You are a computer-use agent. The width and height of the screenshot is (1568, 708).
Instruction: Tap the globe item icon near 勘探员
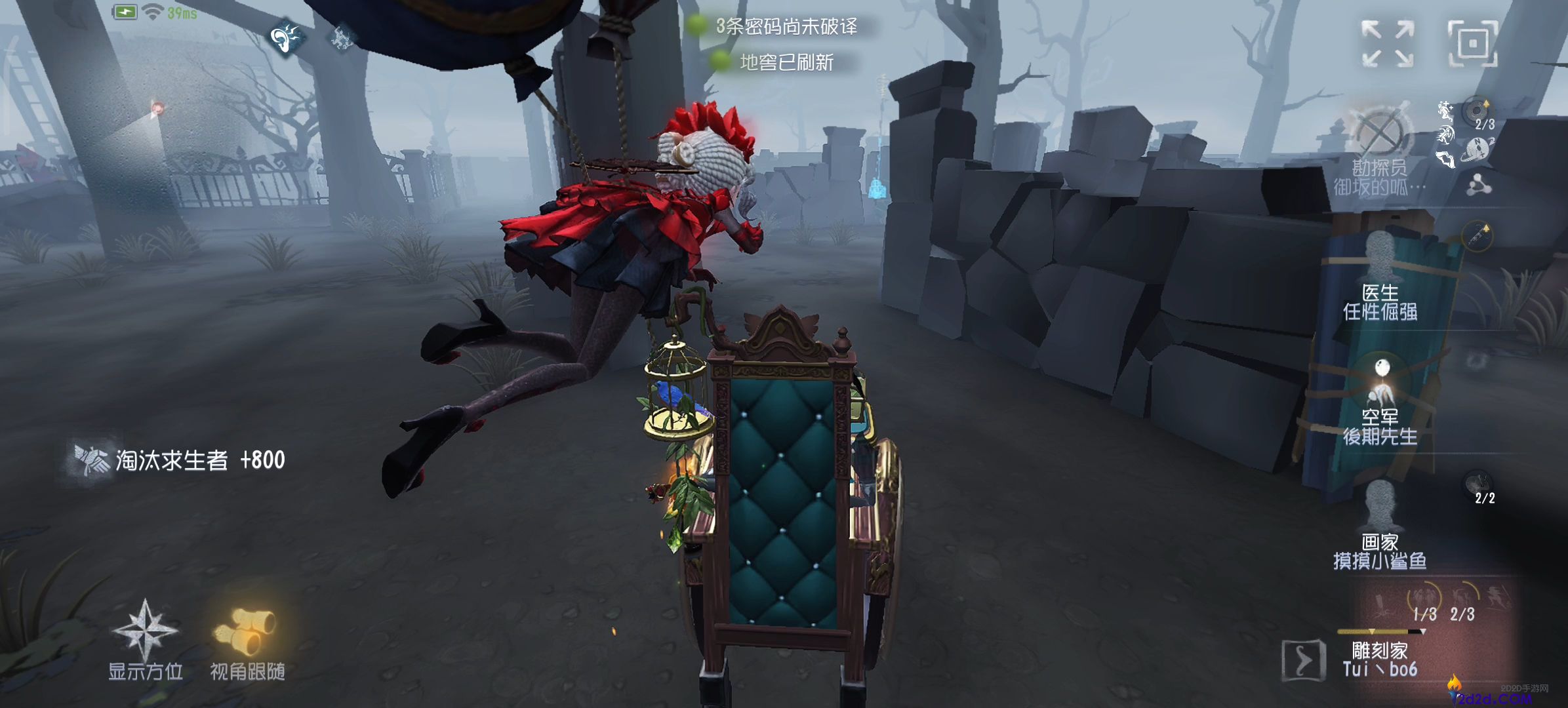tap(1476, 149)
